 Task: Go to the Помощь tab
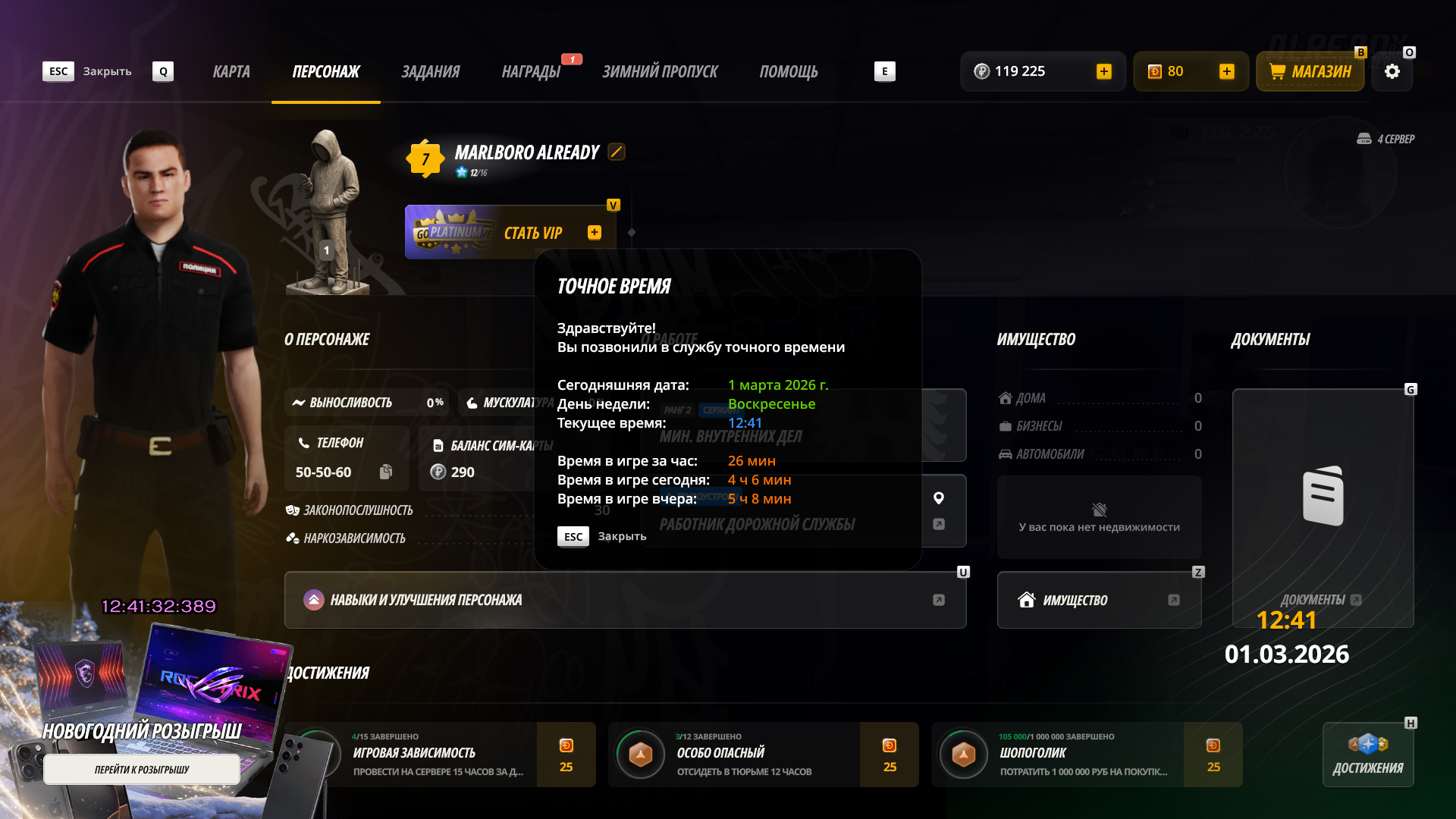pyautogui.click(x=789, y=71)
